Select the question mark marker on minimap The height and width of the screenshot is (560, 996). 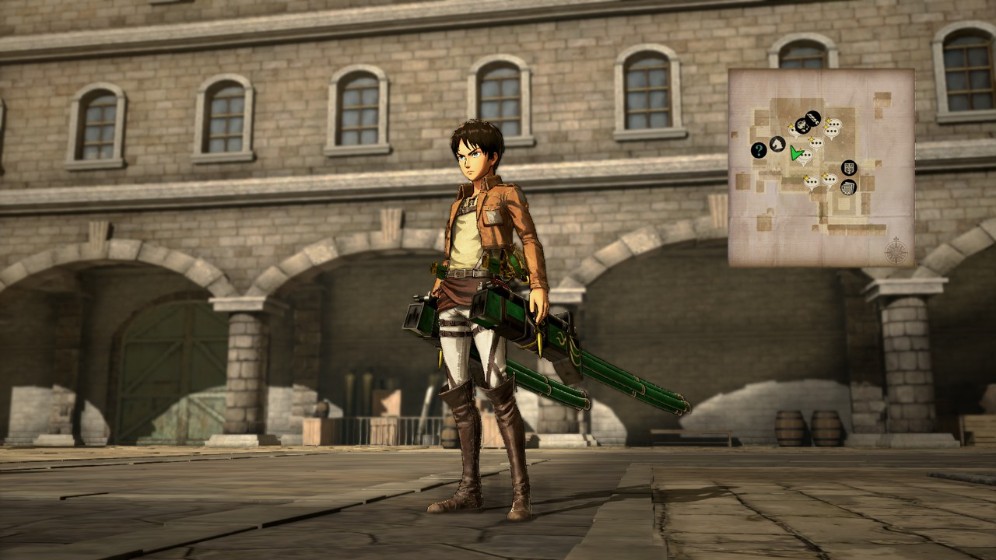[758, 150]
